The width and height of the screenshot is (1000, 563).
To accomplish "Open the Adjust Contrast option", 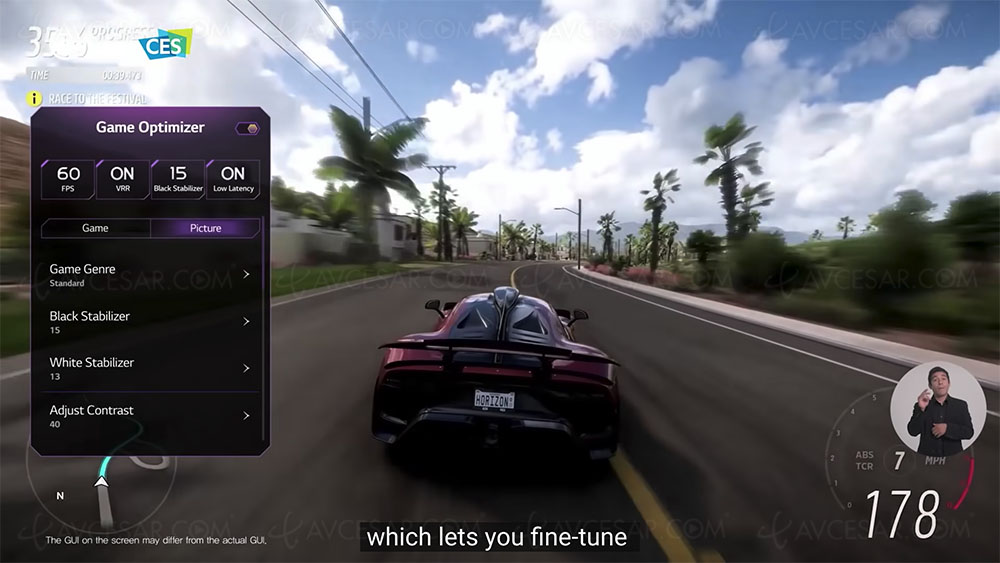I will pyautogui.click(x=150, y=415).
